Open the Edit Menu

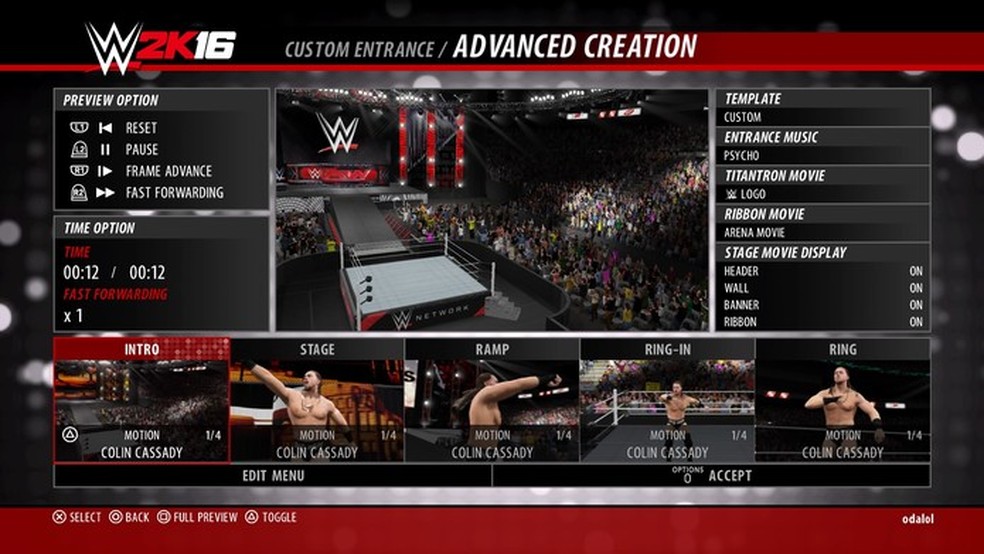[273, 476]
